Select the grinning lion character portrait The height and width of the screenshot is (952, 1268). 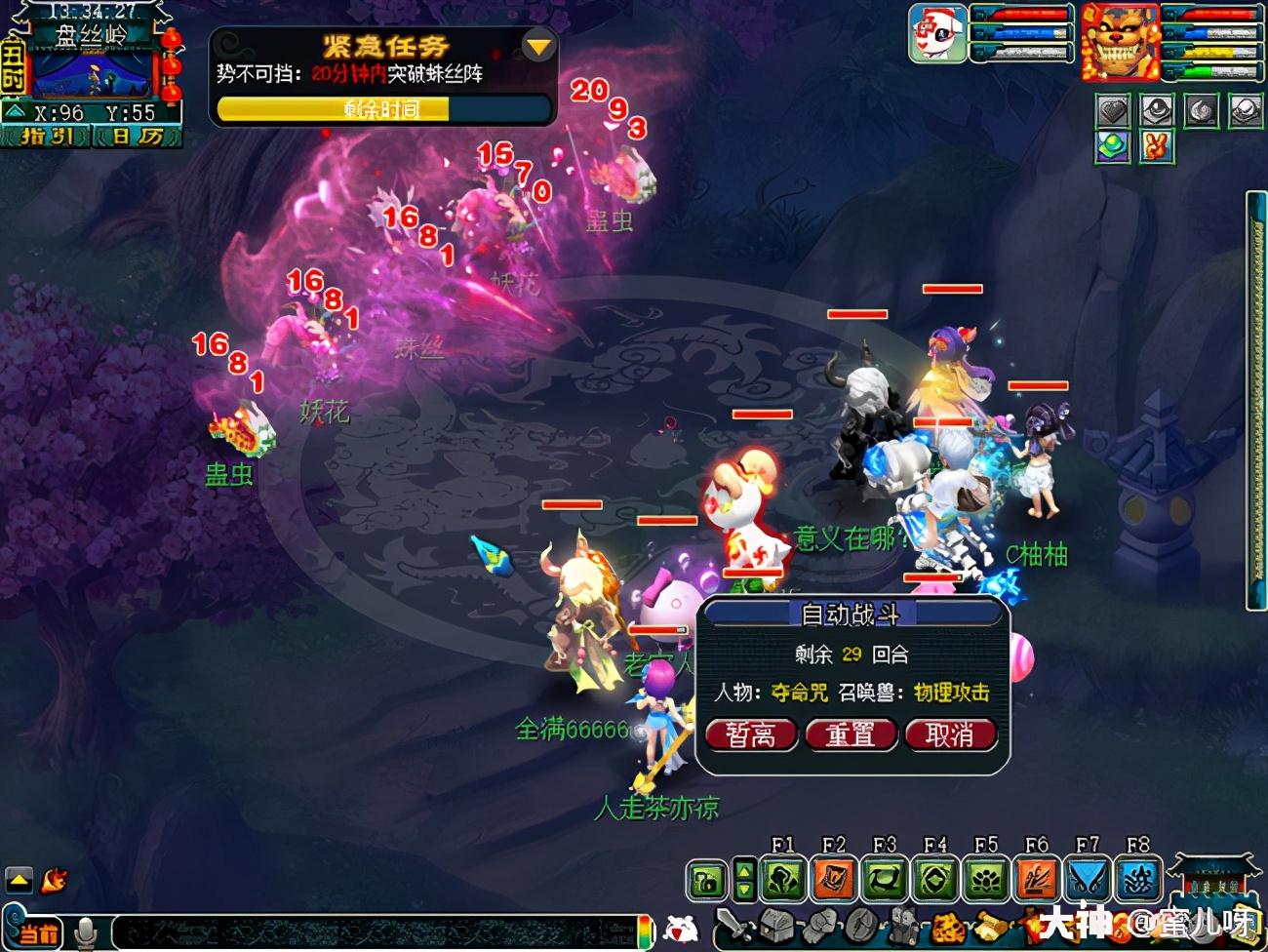click(1119, 42)
